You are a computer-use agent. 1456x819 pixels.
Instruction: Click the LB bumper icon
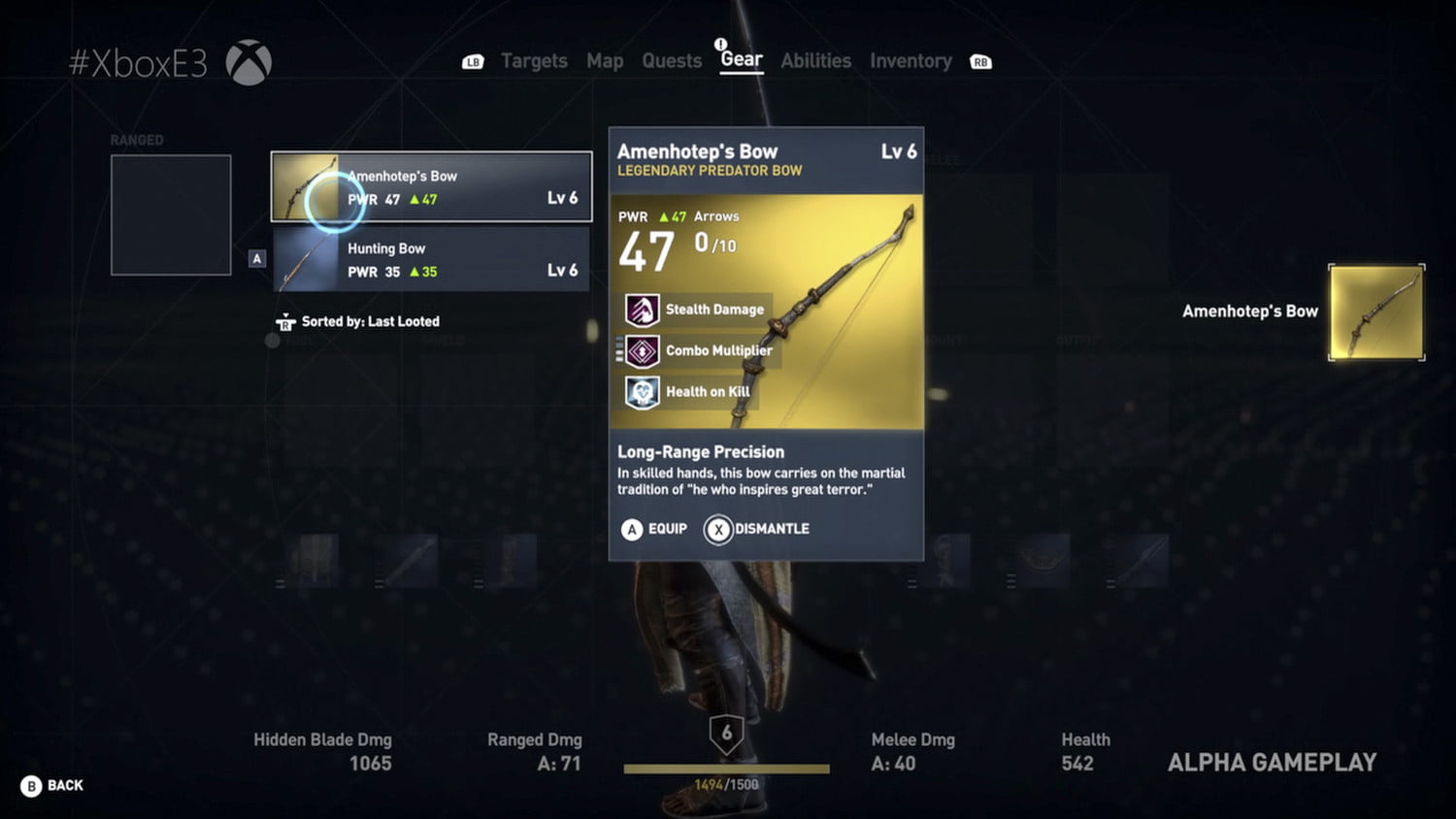pos(473,61)
